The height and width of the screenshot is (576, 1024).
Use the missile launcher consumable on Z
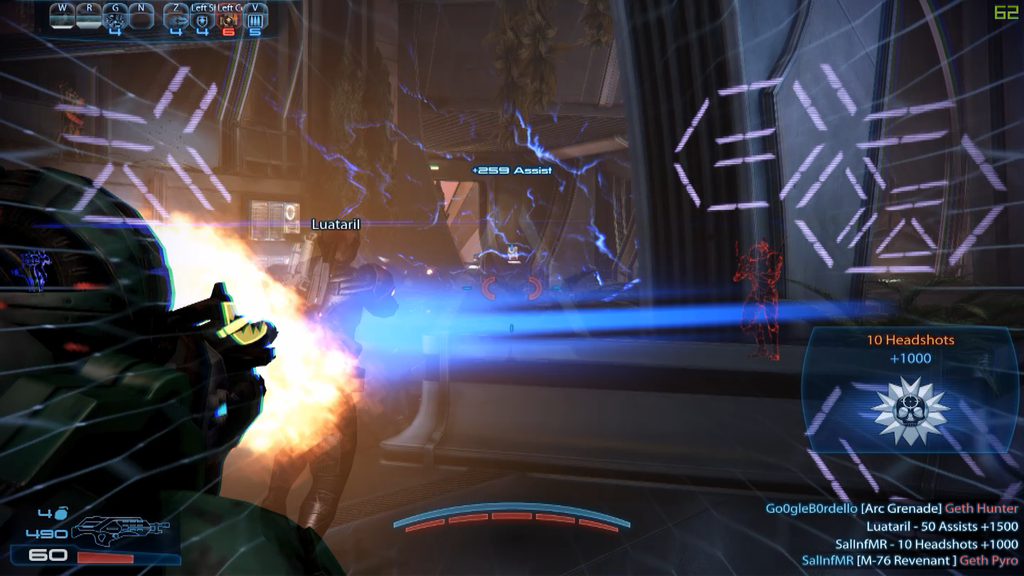click(x=175, y=18)
